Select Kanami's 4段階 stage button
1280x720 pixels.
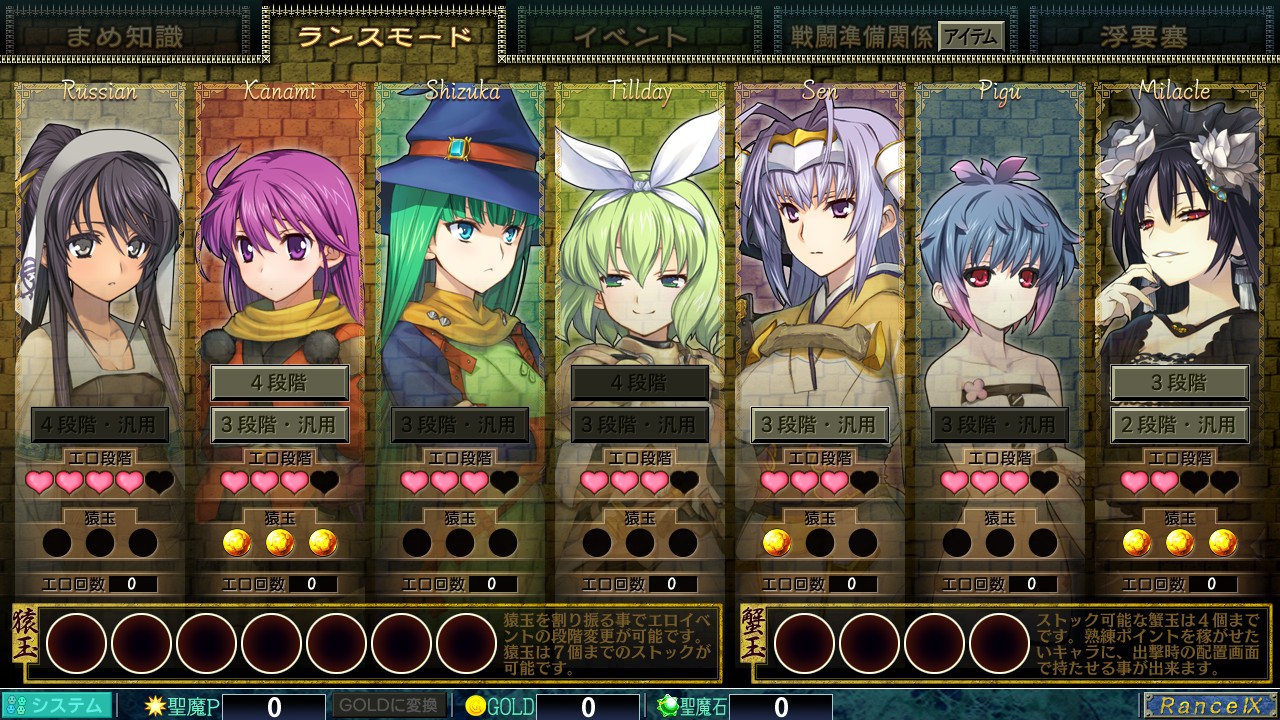click(x=279, y=383)
